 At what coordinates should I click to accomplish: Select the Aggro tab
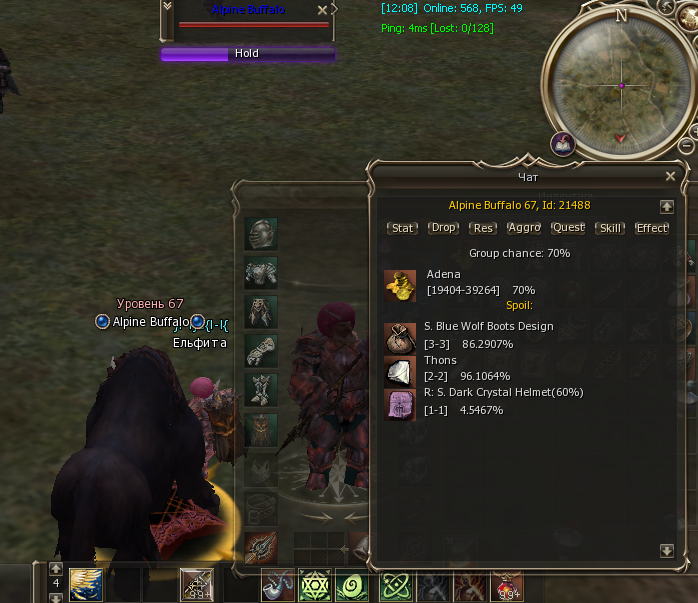pos(524,228)
